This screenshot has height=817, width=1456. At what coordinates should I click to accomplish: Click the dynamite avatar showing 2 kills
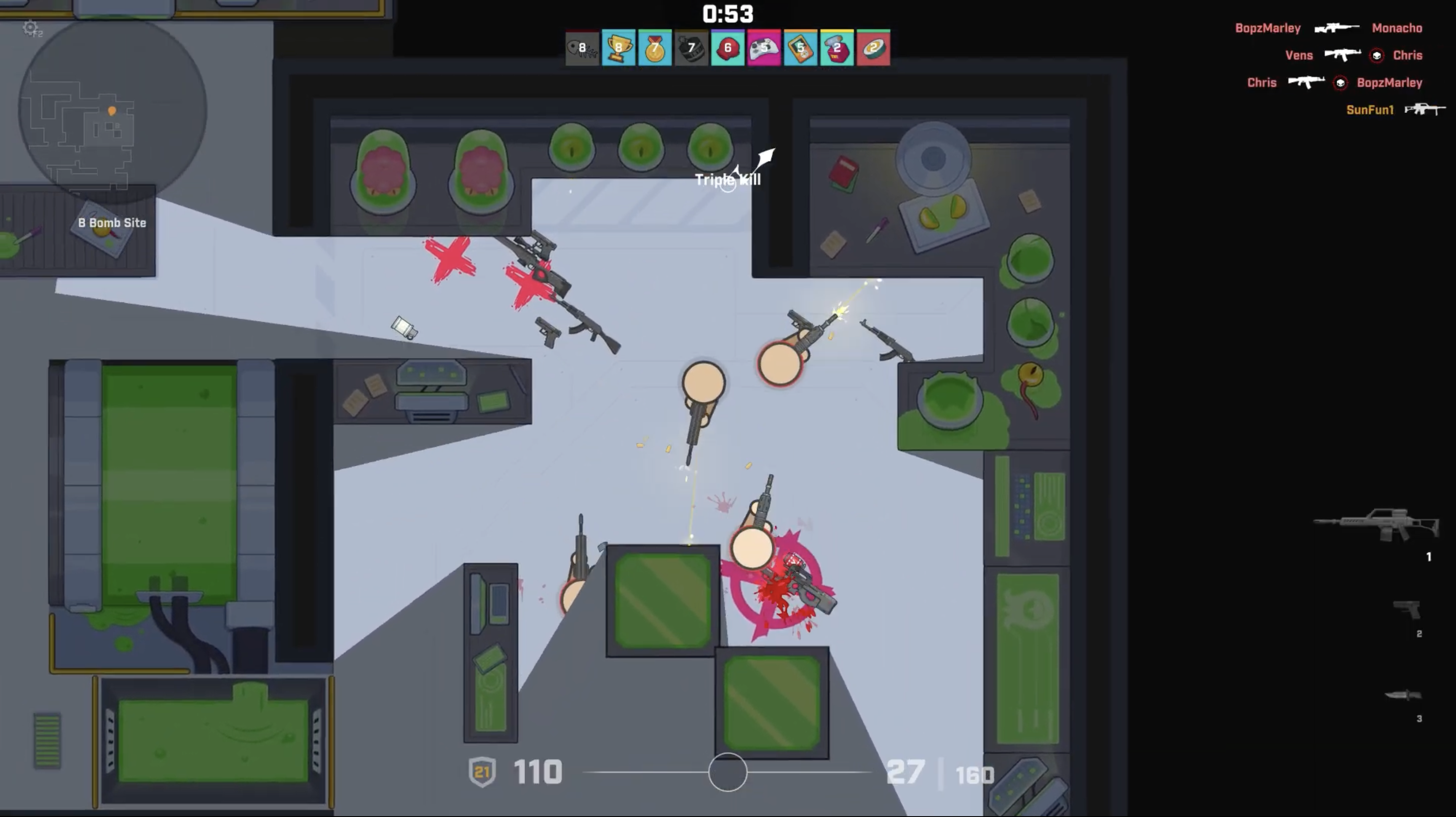pos(837,48)
